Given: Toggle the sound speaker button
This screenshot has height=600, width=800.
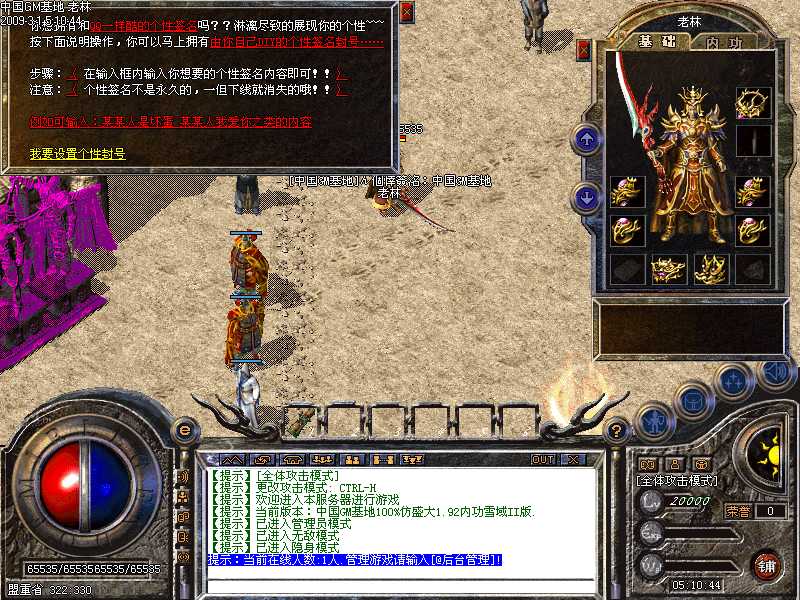Looking at the screenshot, I should click(775, 371).
